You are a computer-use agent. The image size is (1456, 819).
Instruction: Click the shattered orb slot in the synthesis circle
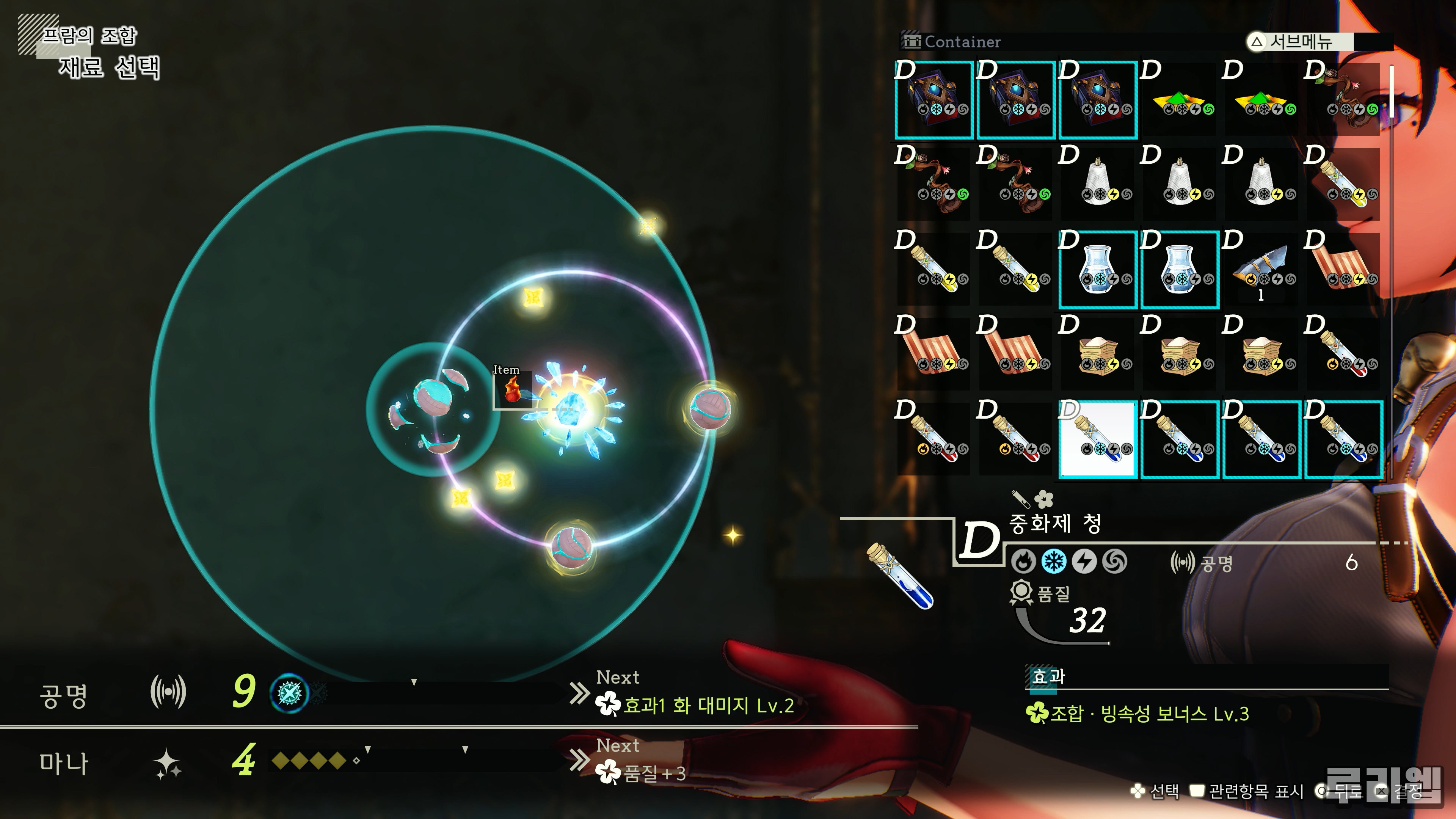[x=432, y=410]
